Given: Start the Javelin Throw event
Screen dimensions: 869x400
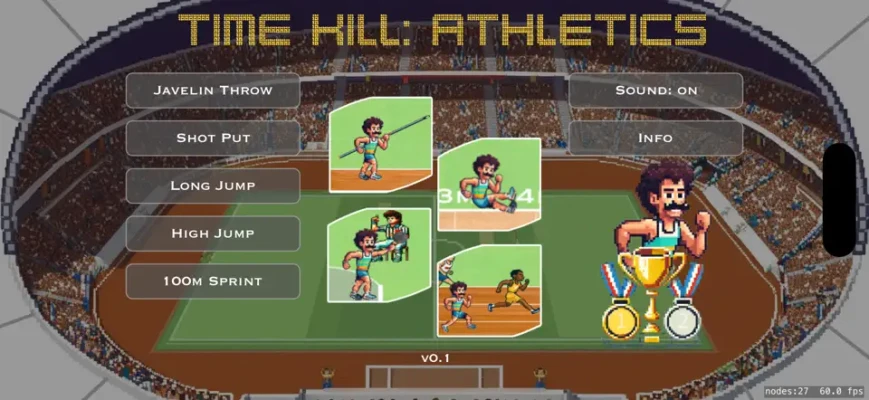Looking at the screenshot, I should point(212,90).
